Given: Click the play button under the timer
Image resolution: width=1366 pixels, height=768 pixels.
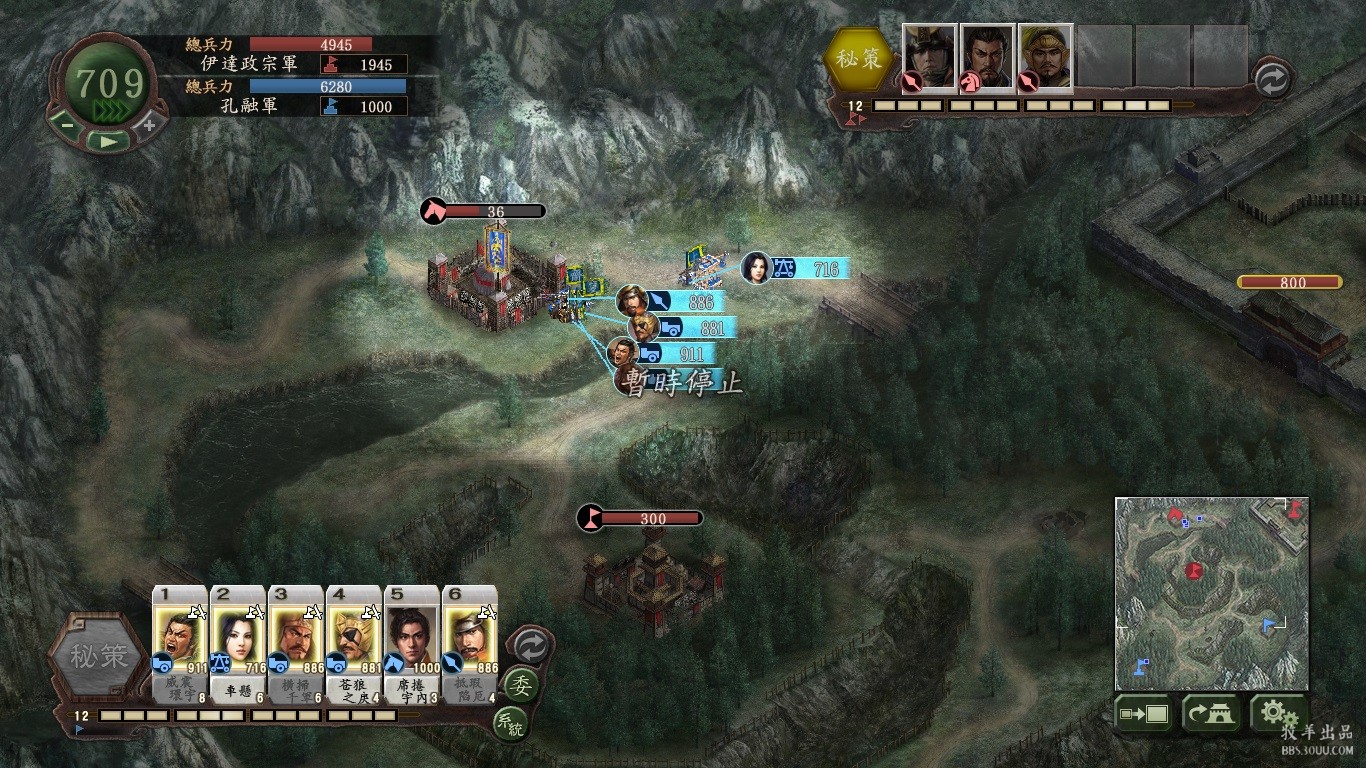Looking at the screenshot, I should click(x=107, y=142).
